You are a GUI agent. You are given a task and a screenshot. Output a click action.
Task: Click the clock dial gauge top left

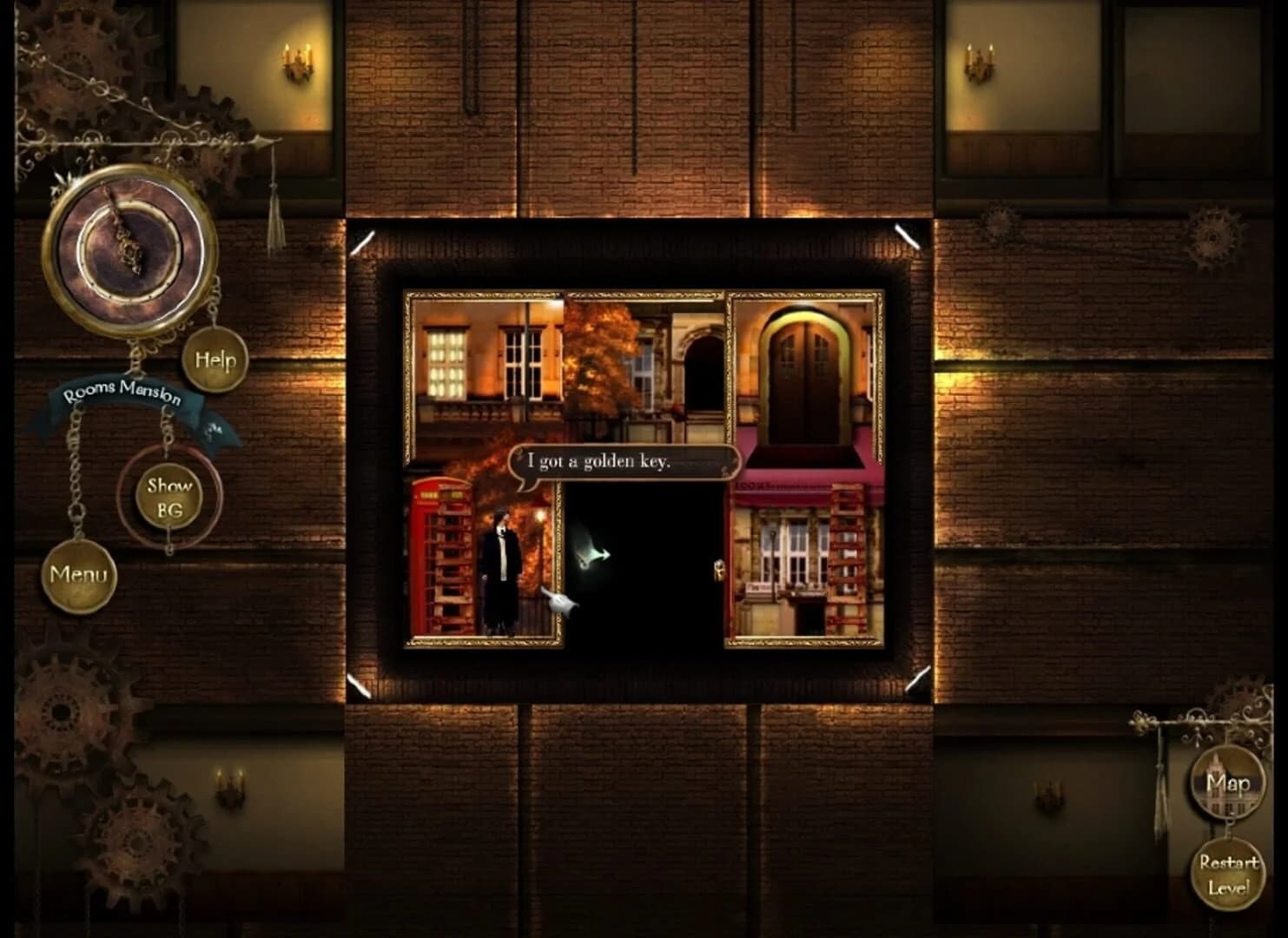130,252
